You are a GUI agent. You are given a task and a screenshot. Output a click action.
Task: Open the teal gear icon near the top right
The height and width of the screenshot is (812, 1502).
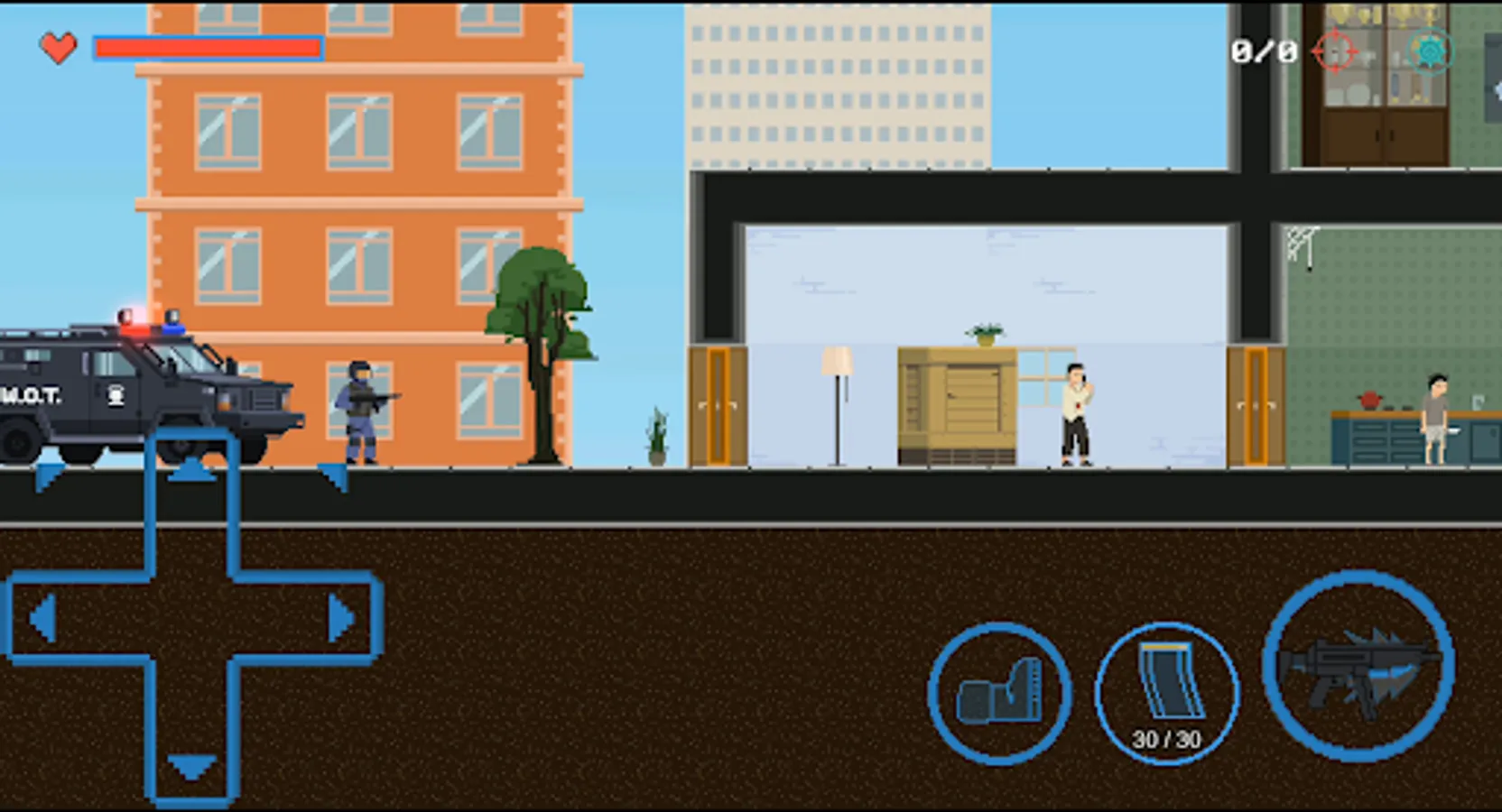coord(1433,51)
